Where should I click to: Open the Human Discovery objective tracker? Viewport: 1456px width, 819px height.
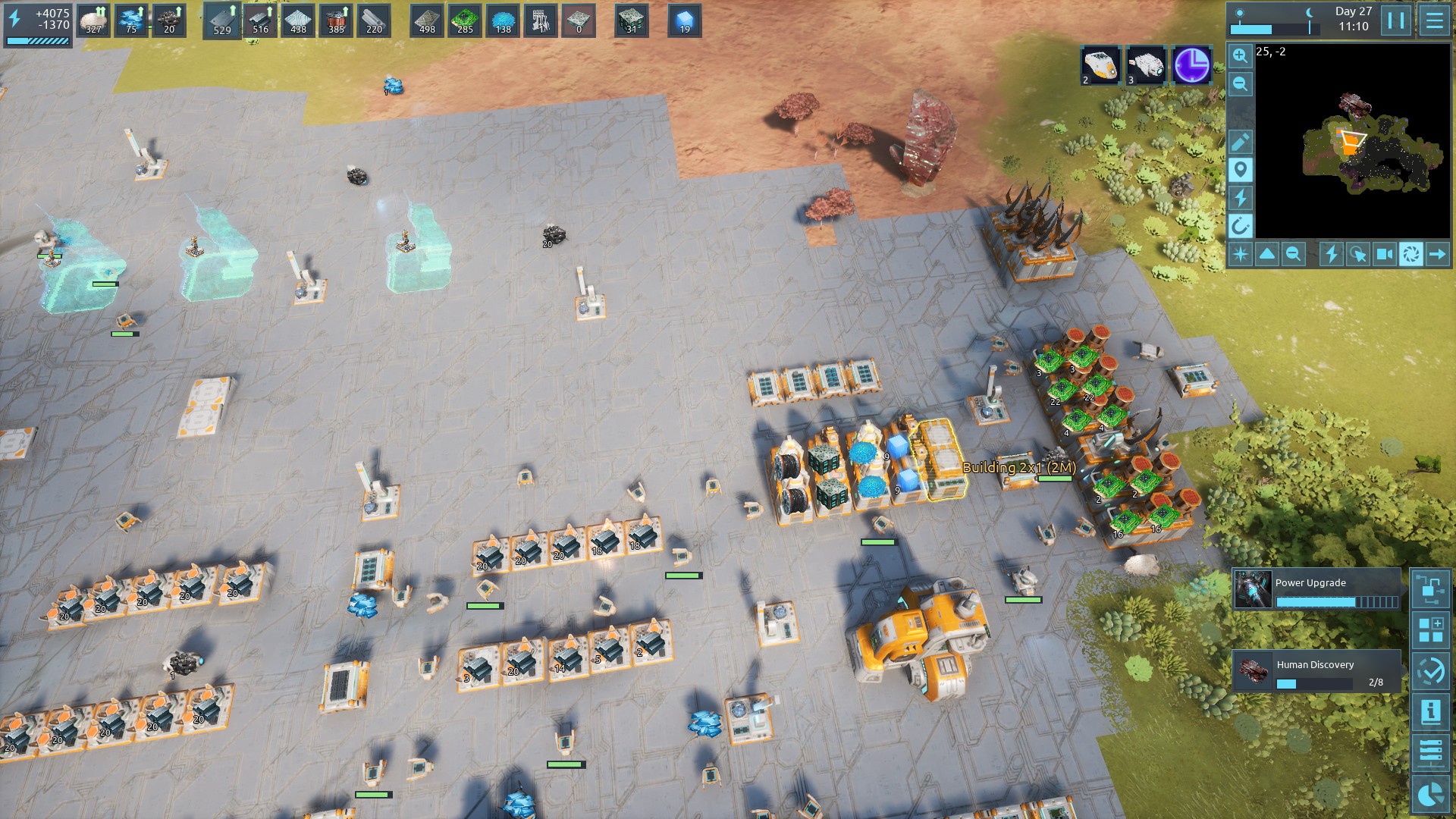(1316, 671)
